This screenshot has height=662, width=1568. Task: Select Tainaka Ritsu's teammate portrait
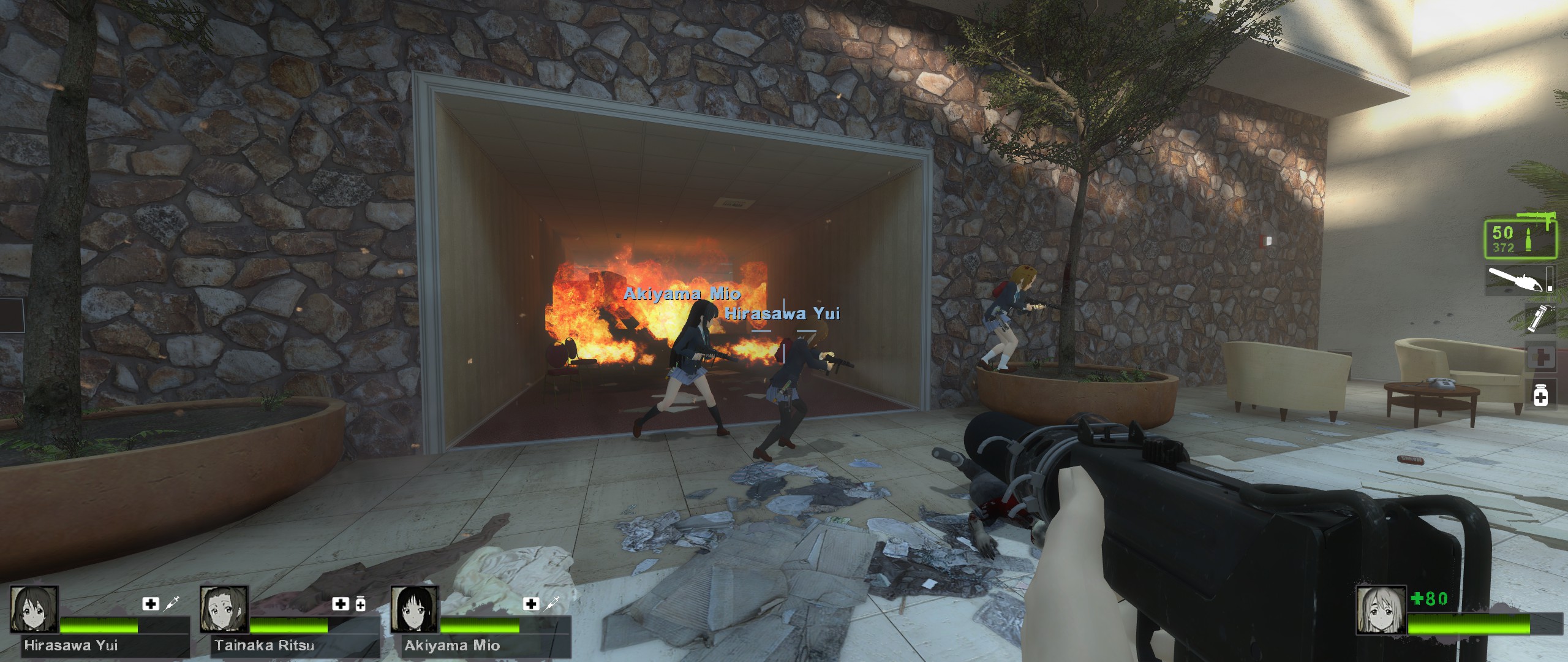224,609
